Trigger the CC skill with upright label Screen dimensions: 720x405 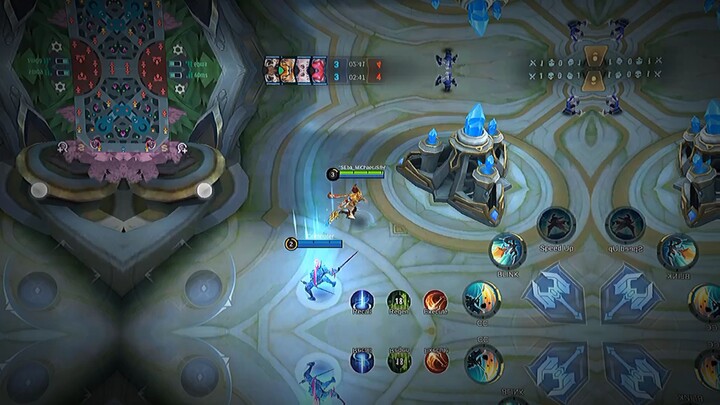(482, 299)
